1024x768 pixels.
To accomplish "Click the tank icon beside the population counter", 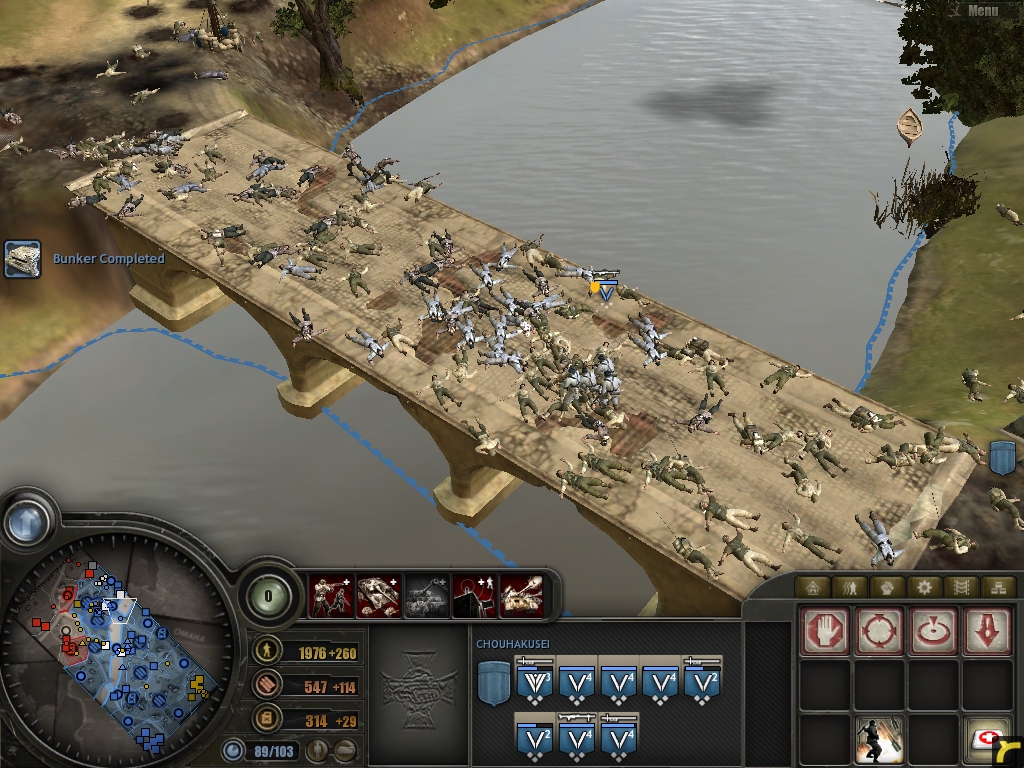I will pyautogui.click(x=344, y=749).
